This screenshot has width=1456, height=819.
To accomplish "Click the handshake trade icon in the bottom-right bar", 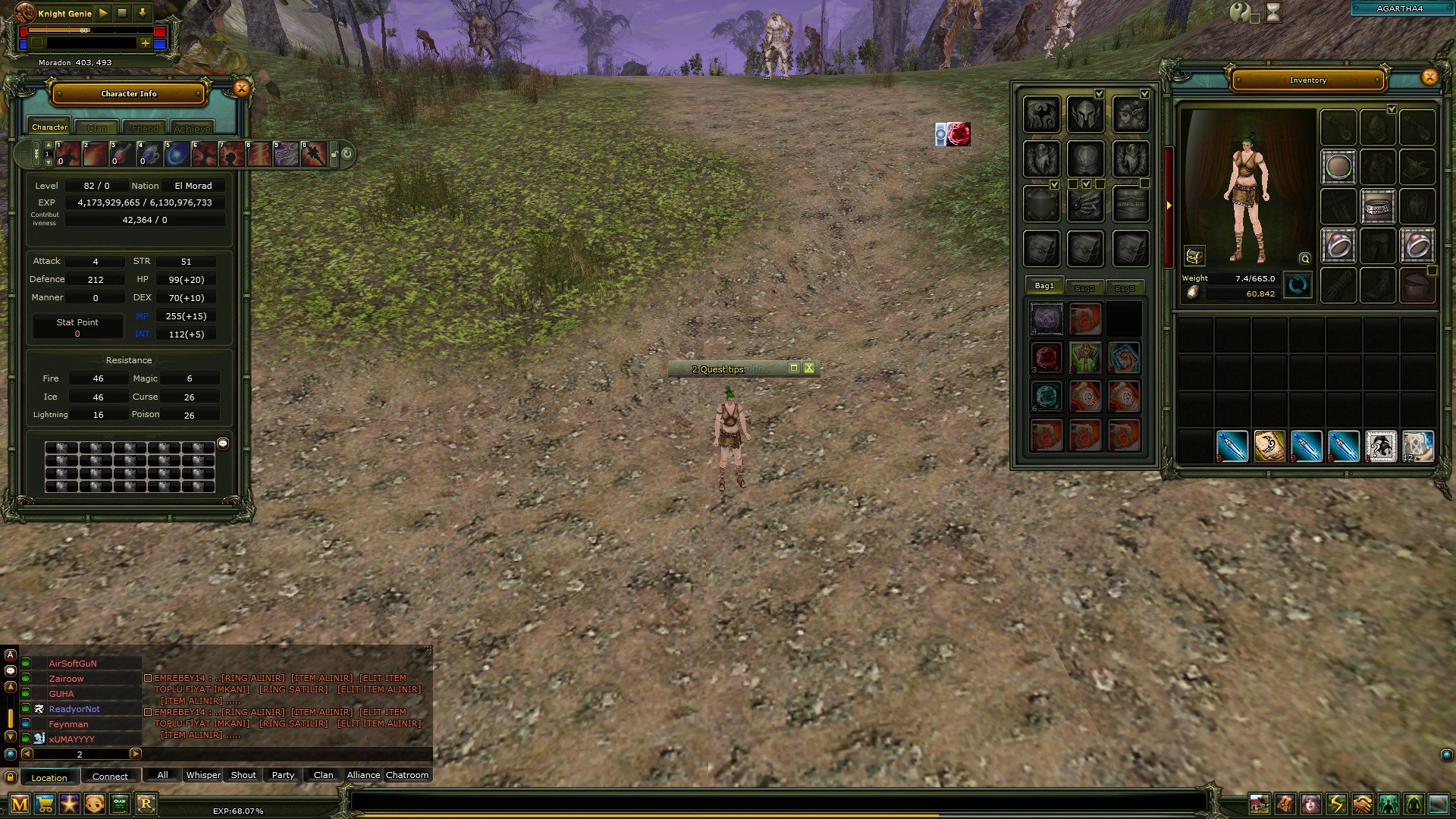I will pos(1361,805).
